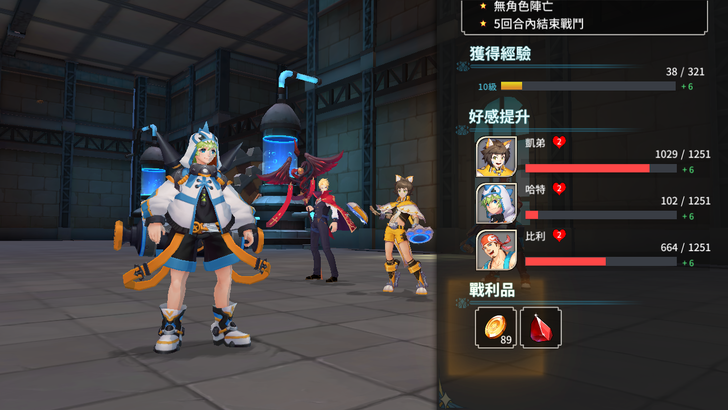
Task: Select the gold coin loot item
Action: (x=496, y=327)
